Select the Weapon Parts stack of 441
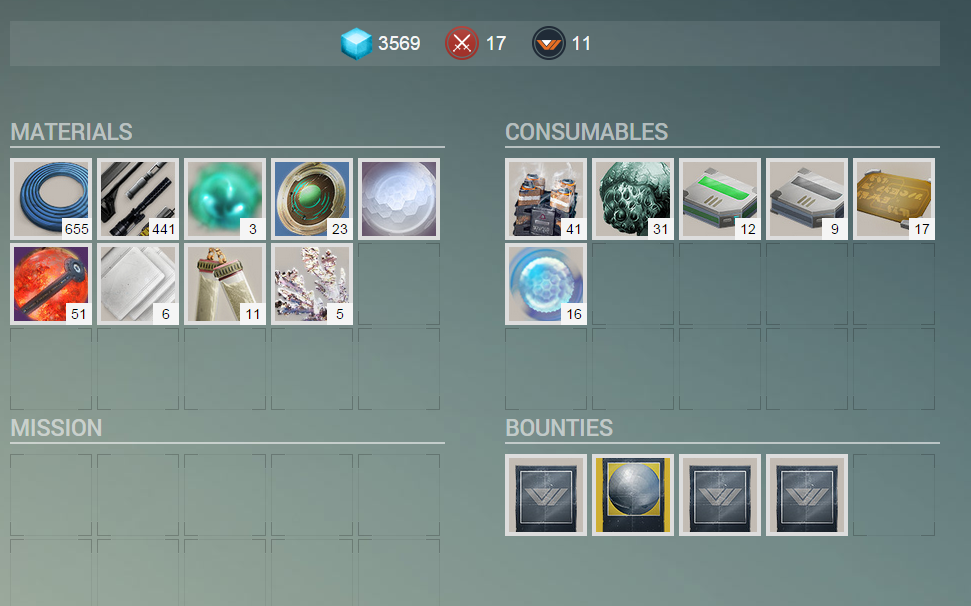The image size is (971, 606). click(138, 198)
